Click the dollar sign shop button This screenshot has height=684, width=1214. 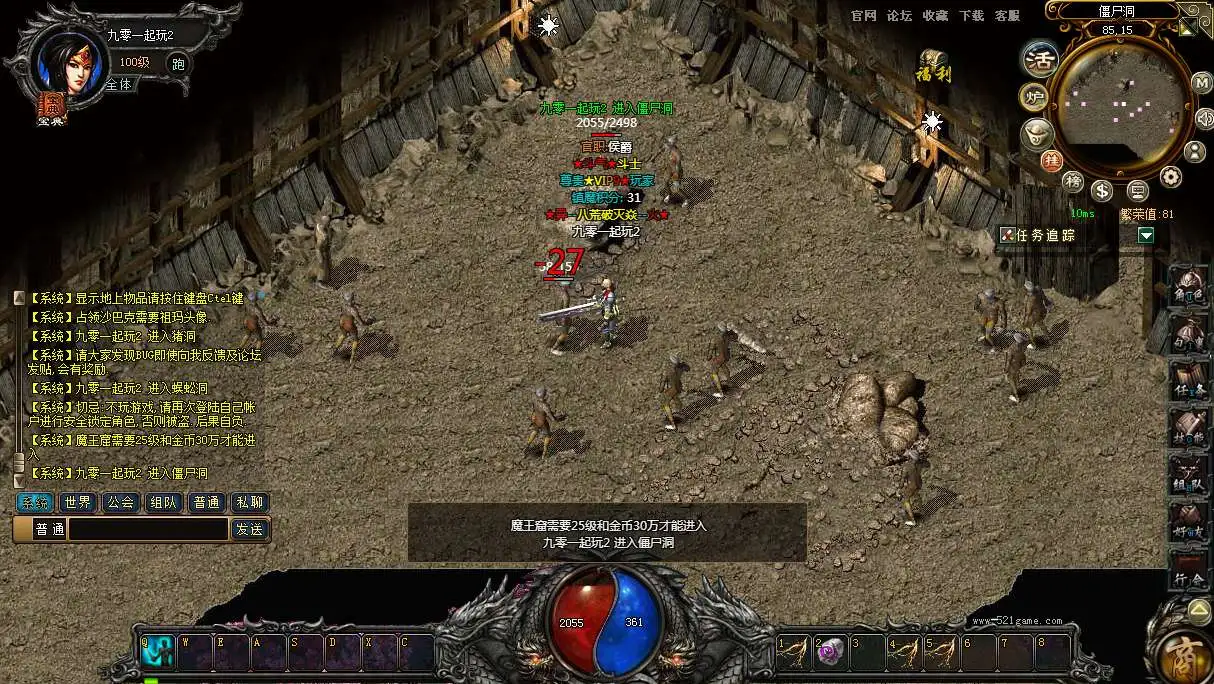coord(1102,190)
